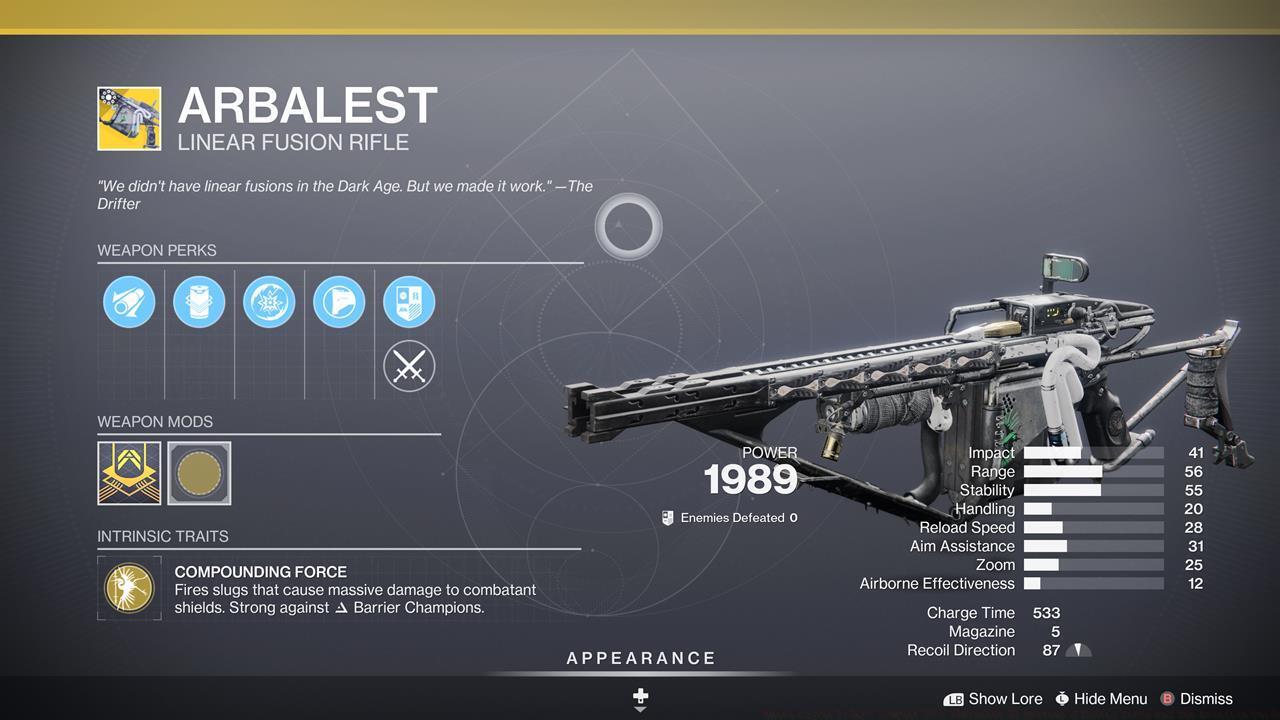
Task: Select the second weapon perk icon
Action: [198, 301]
